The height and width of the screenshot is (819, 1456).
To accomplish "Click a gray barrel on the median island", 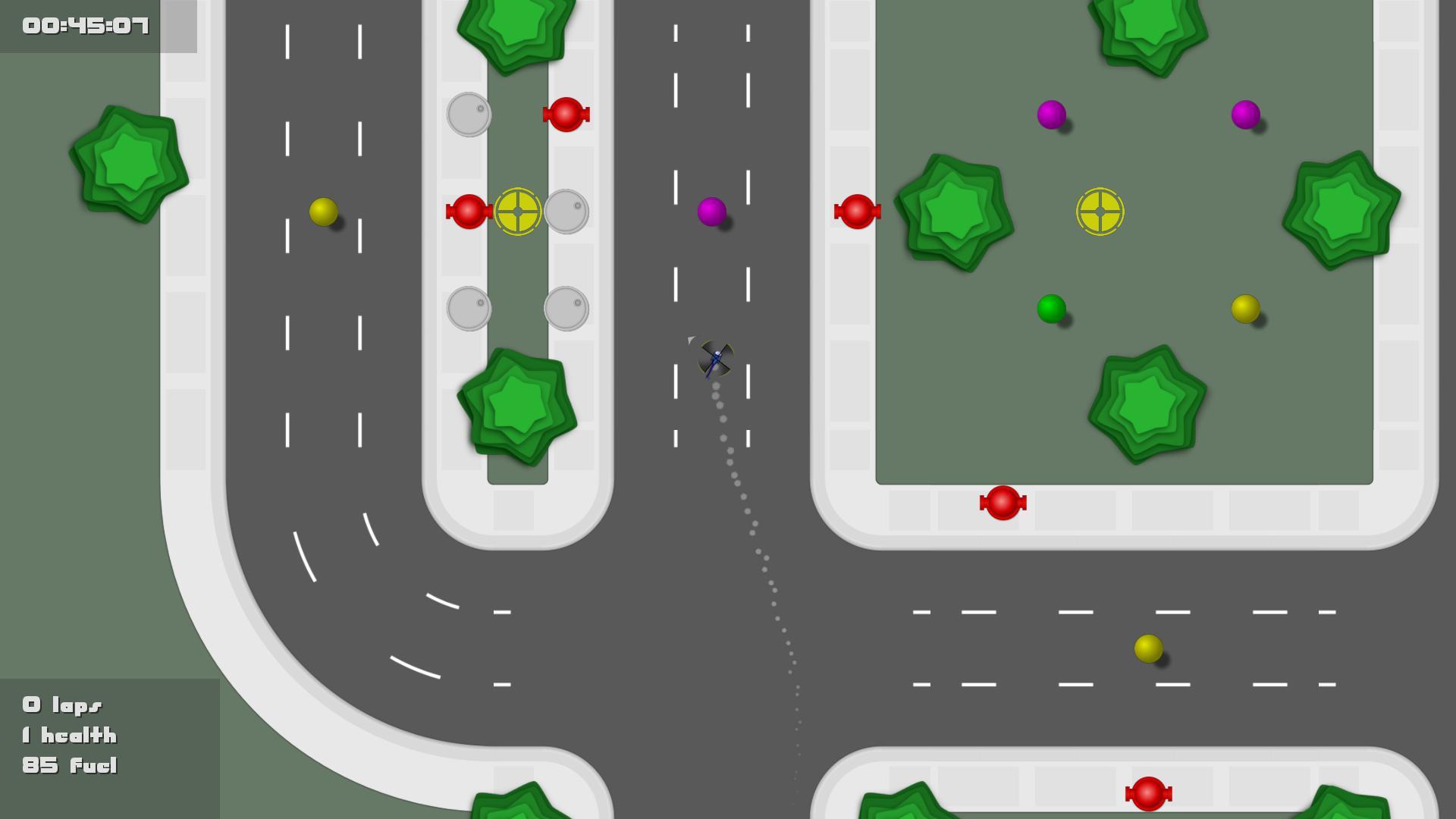I will point(469,114).
